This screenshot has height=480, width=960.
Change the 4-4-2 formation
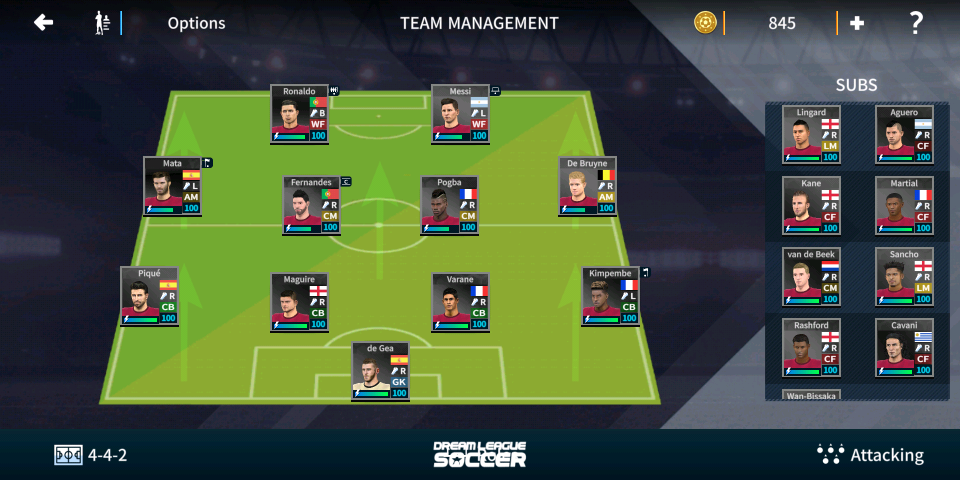tap(91, 455)
